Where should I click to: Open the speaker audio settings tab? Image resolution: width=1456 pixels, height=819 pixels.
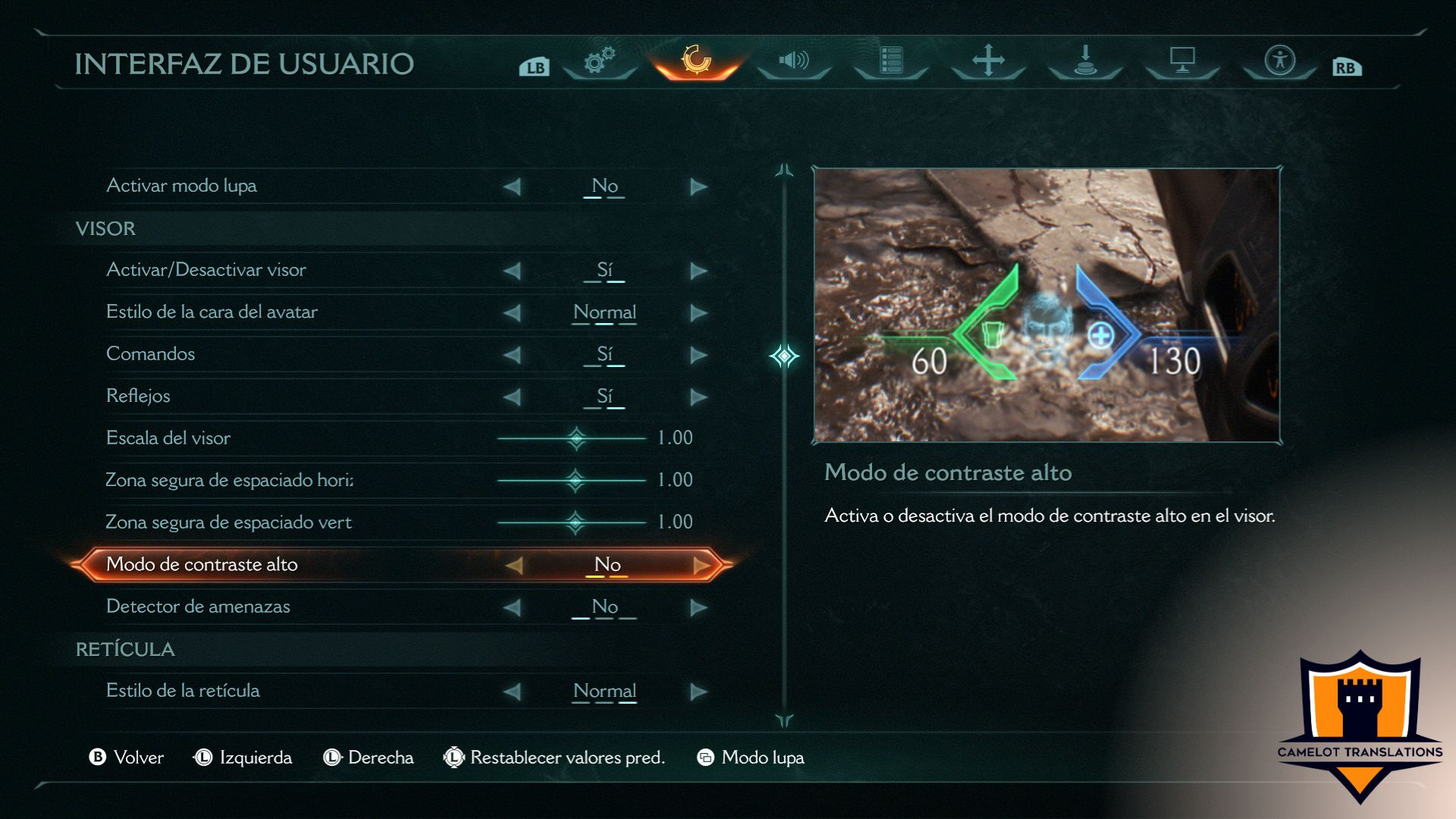point(794,61)
